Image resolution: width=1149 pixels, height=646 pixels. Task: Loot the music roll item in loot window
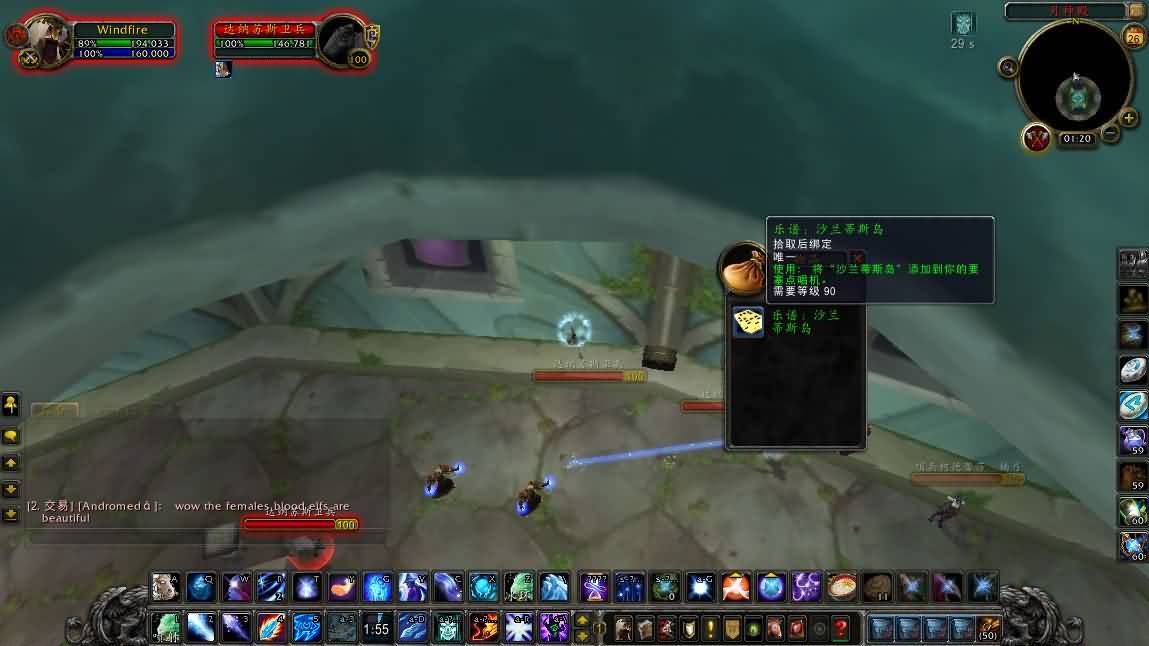(x=748, y=322)
